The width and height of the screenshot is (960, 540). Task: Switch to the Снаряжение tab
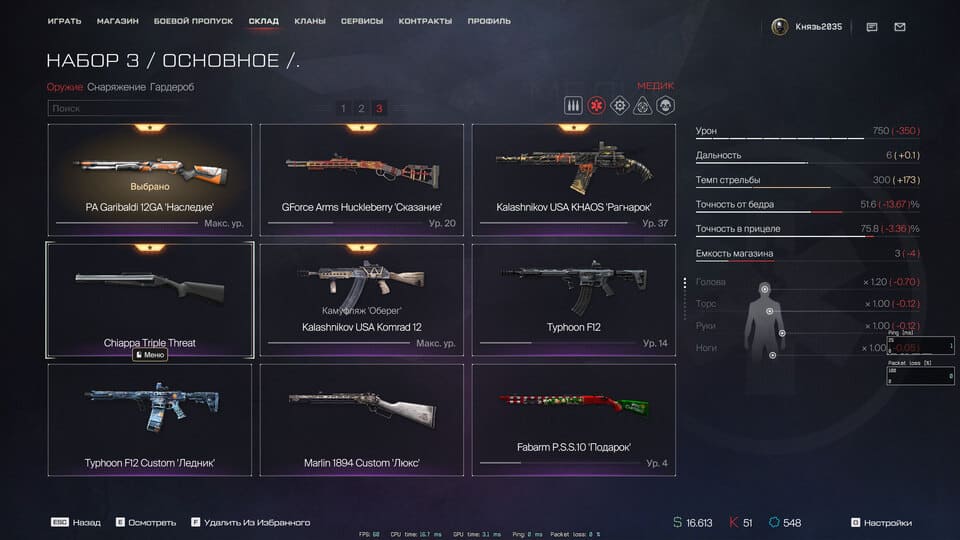pos(116,87)
